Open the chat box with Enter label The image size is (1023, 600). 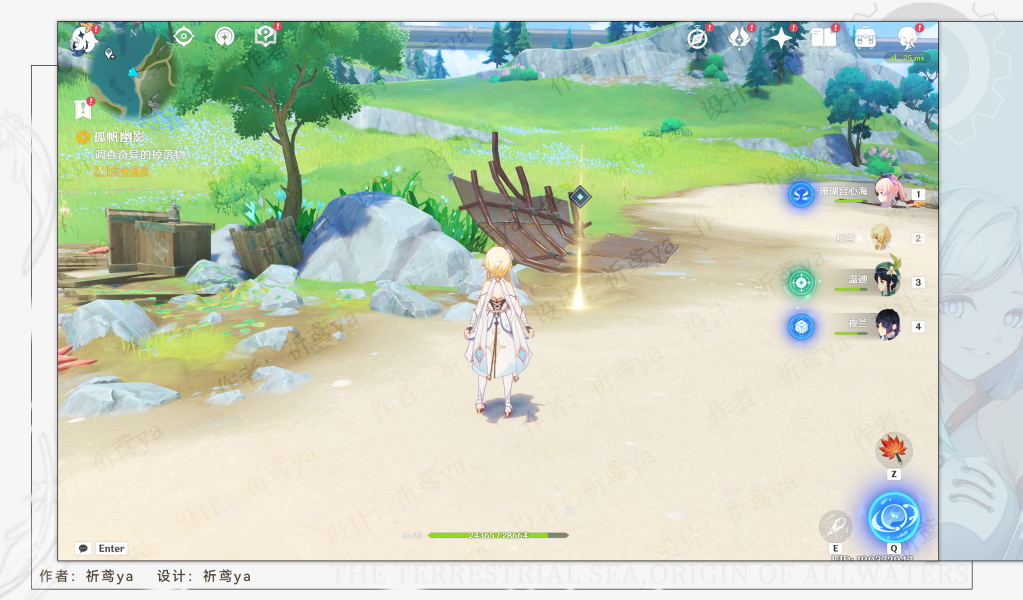101,548
